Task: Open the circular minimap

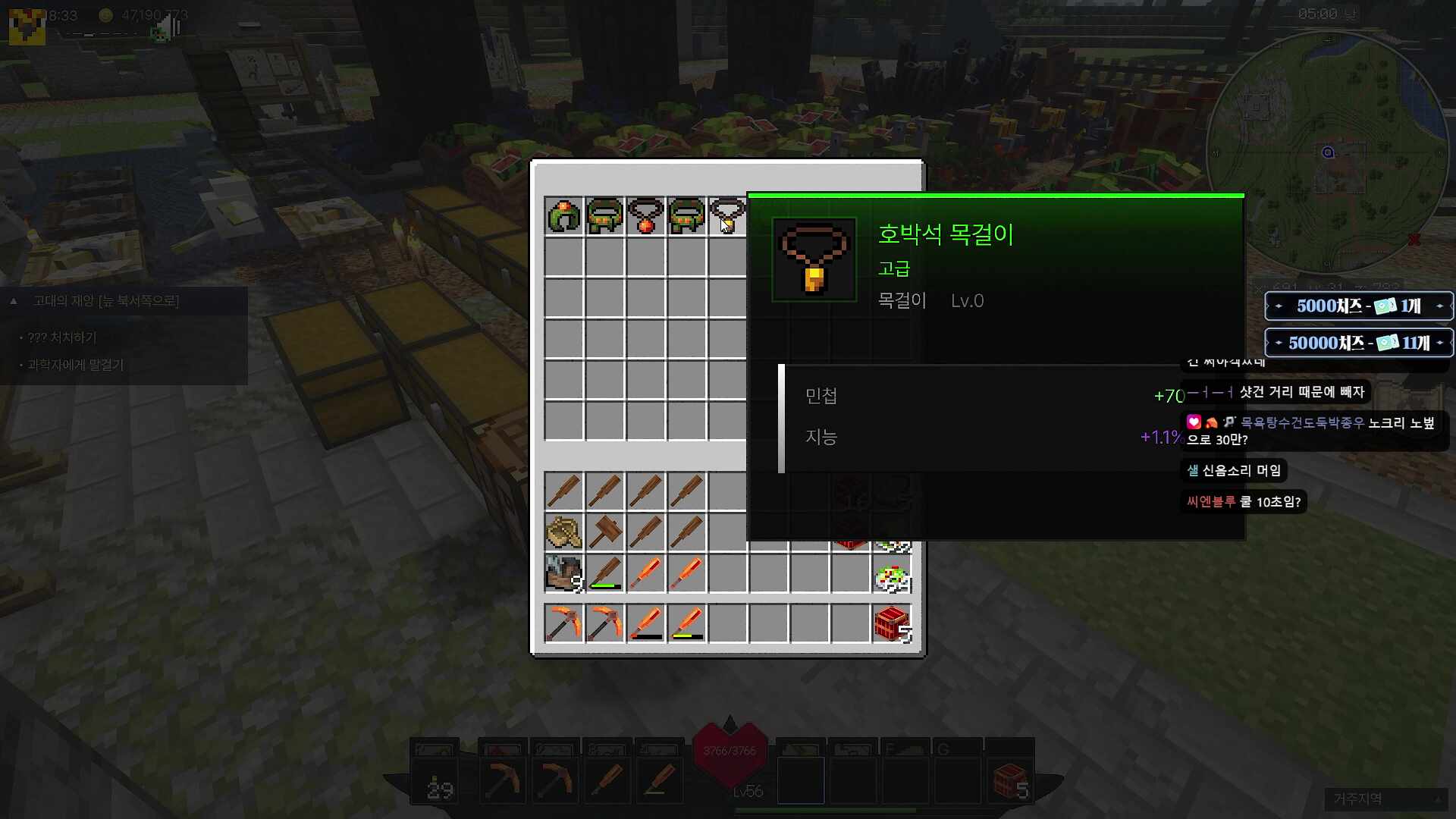Action: pos(1327,152)
